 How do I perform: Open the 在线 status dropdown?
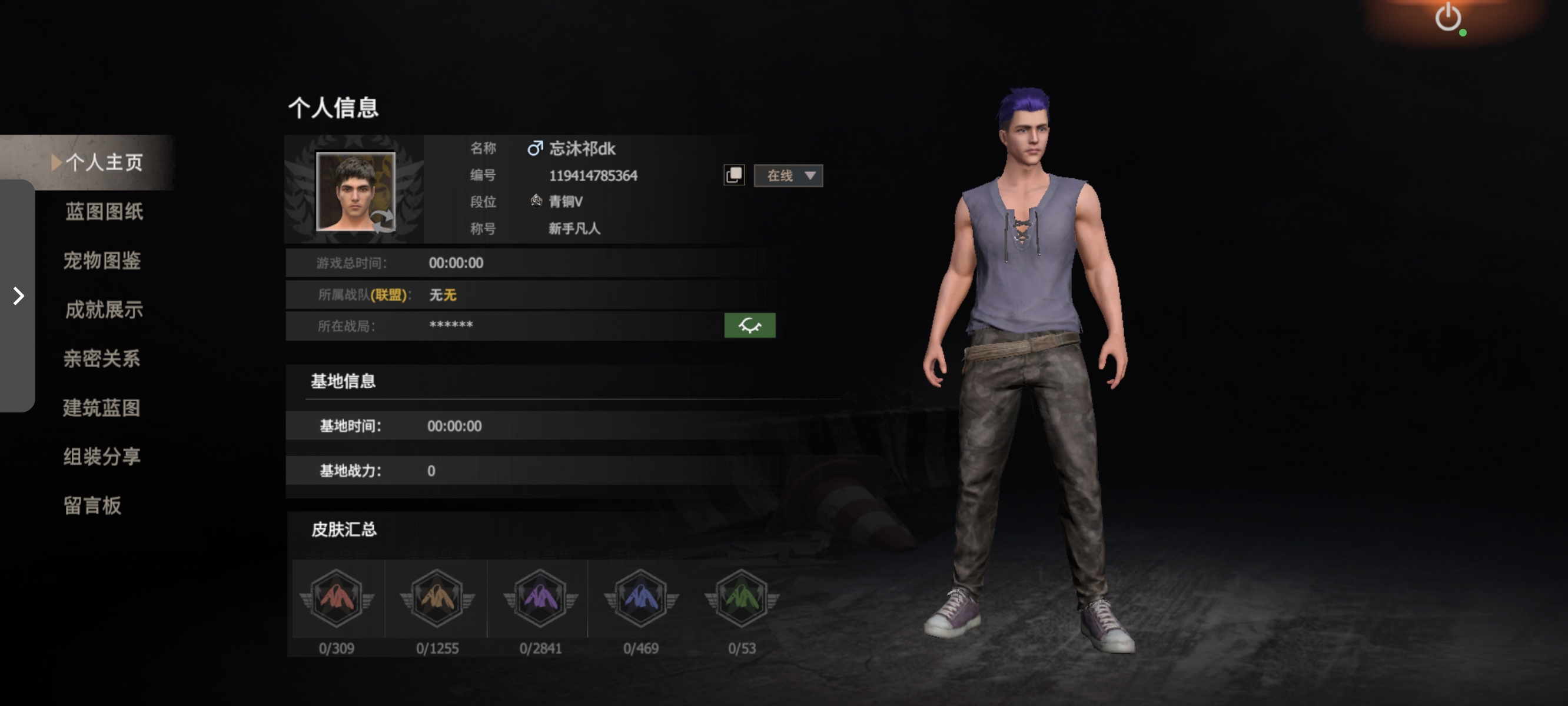tap(788, 175)
